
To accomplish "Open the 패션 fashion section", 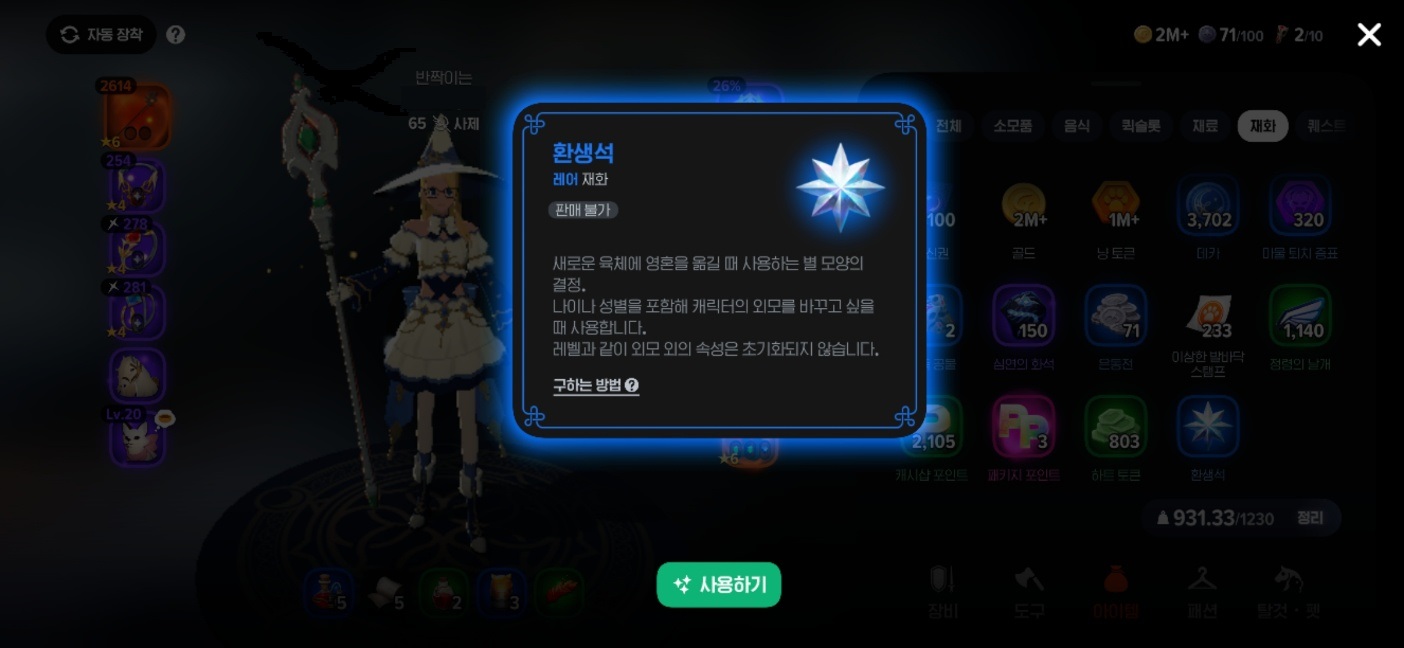I will 1202,590.
